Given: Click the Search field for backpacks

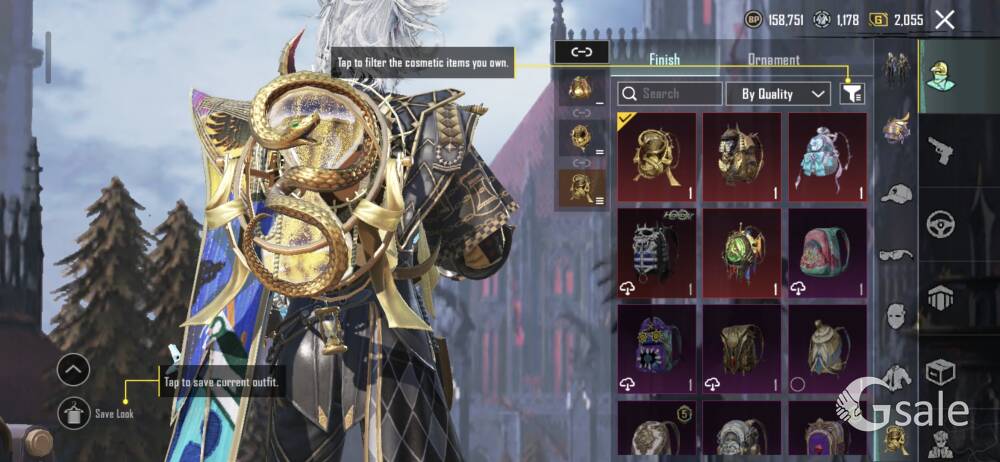Looking at the screenshot, I should tap(670, 94).
